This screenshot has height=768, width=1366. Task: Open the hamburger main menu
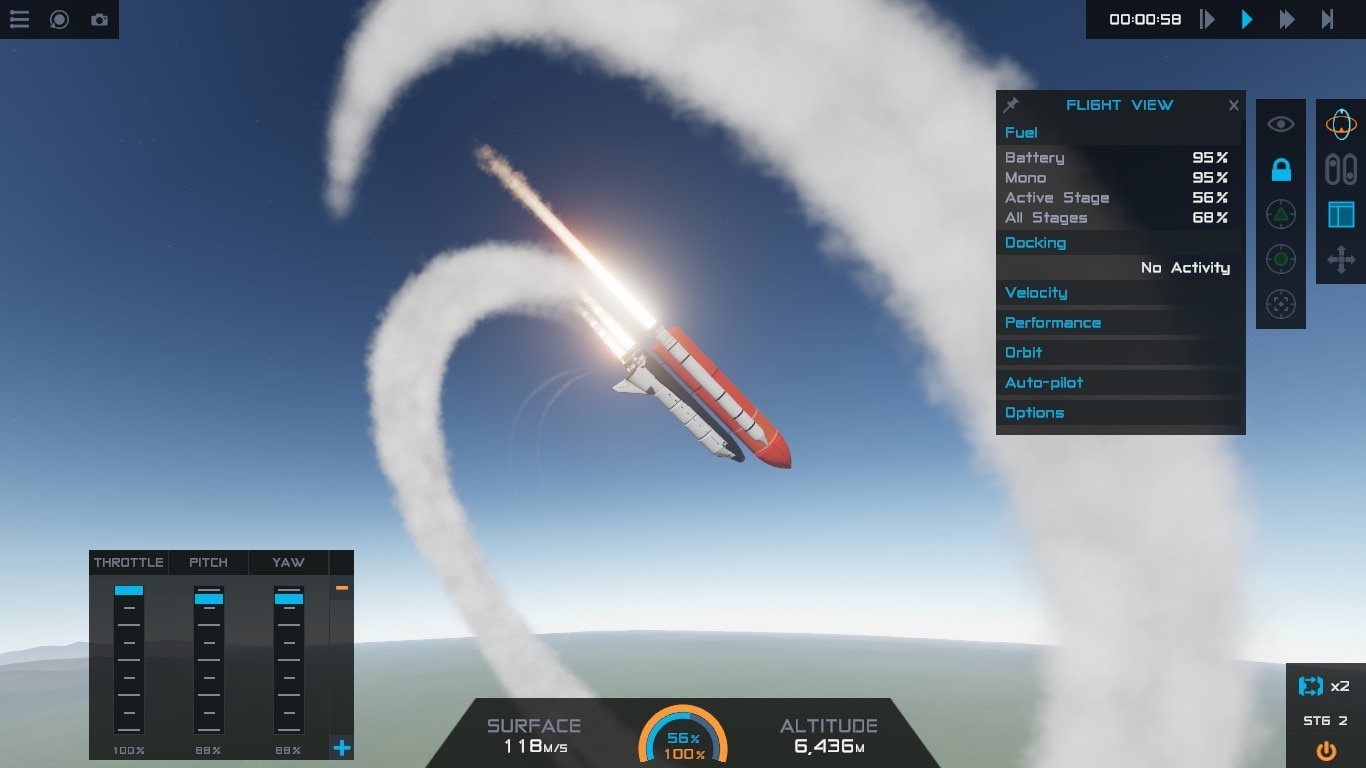19,19
